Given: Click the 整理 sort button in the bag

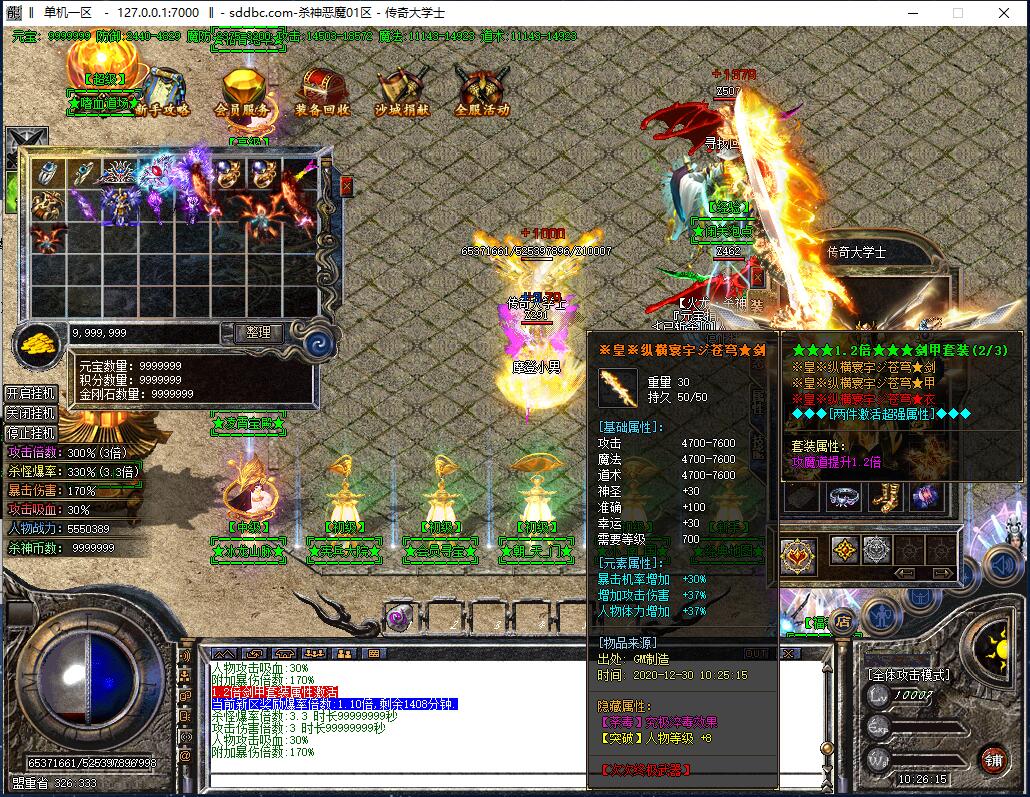Looking at the screenshot, I should [258, 333].
